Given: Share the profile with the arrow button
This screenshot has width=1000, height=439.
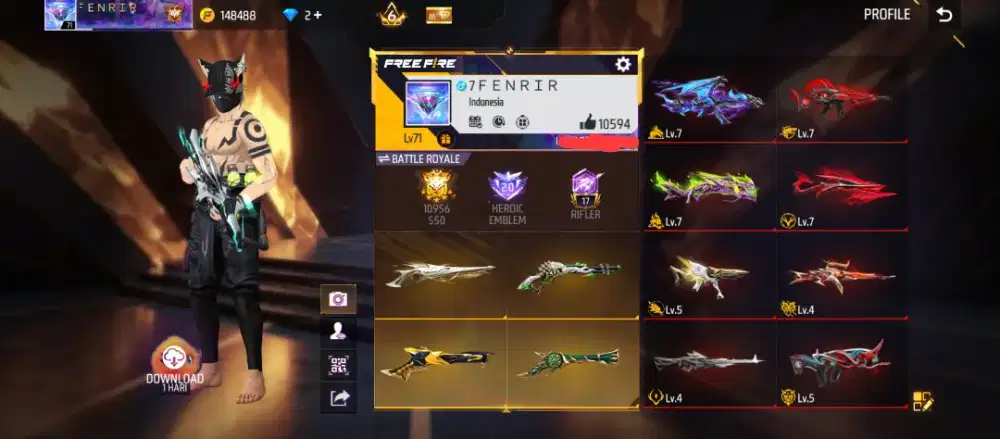Looking at the screenshot, I should pyautogui.click(x=338, y=398).
